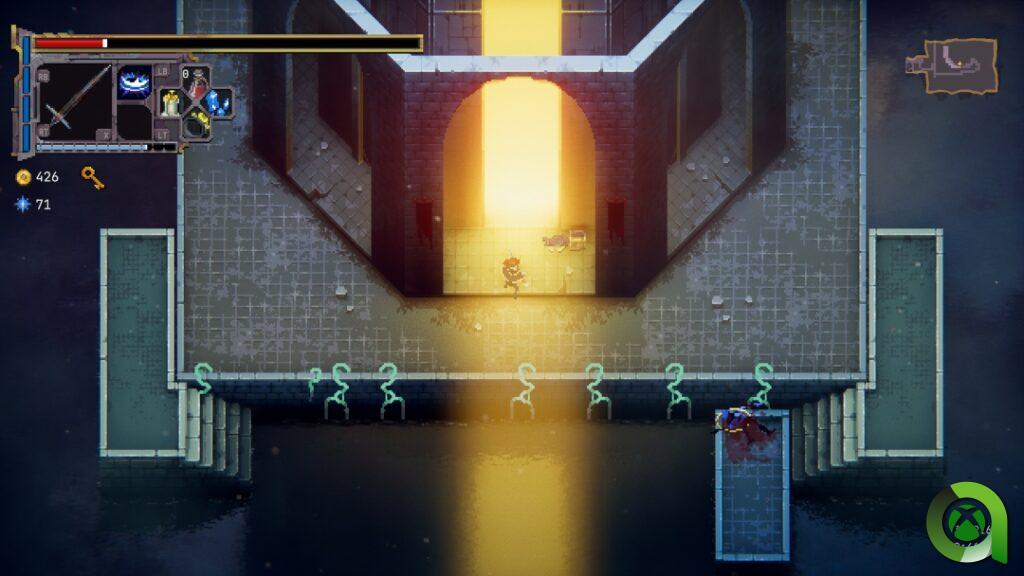The image size is (1024, 576).
Task: Choose the candle item slot
Action: click(172, 101)
